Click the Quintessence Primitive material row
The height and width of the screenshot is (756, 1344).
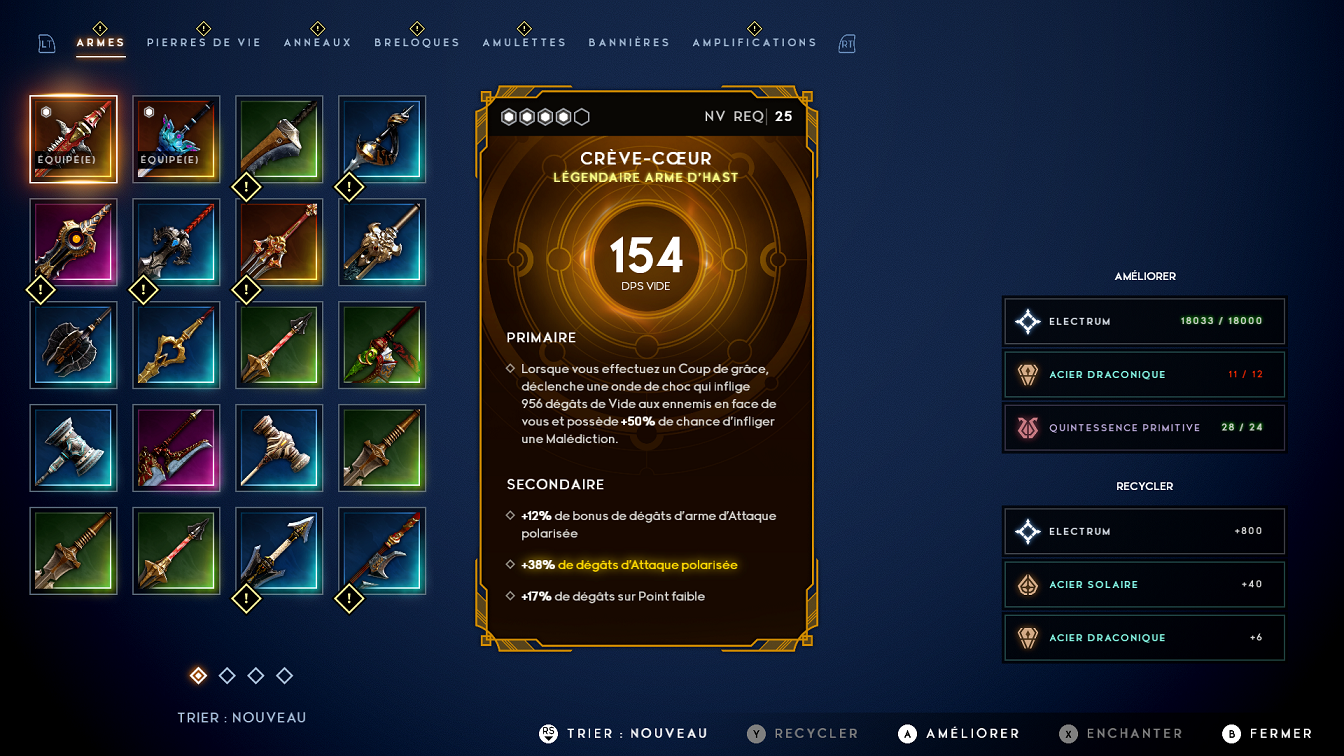pos(1144,428)
